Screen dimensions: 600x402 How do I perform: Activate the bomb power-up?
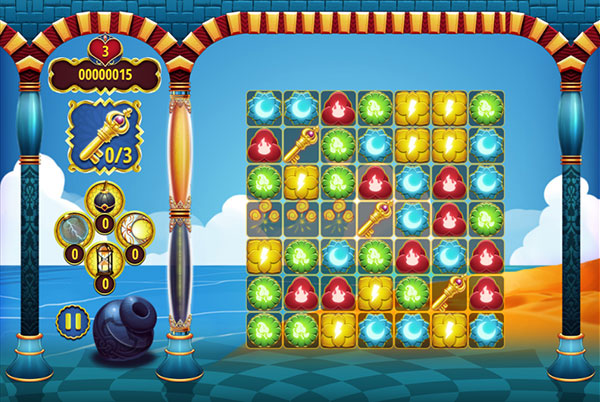(105, 201)
